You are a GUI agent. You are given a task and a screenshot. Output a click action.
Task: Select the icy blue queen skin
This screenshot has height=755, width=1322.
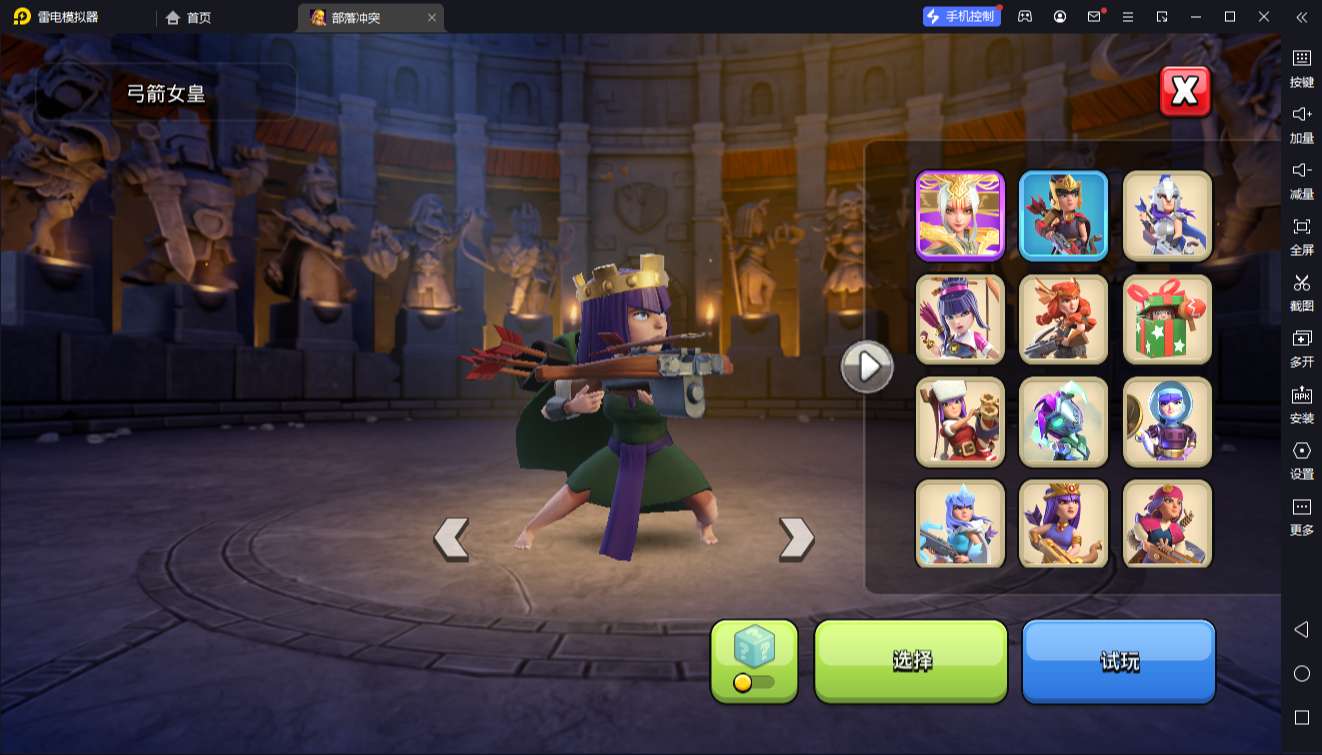point(960,524)
